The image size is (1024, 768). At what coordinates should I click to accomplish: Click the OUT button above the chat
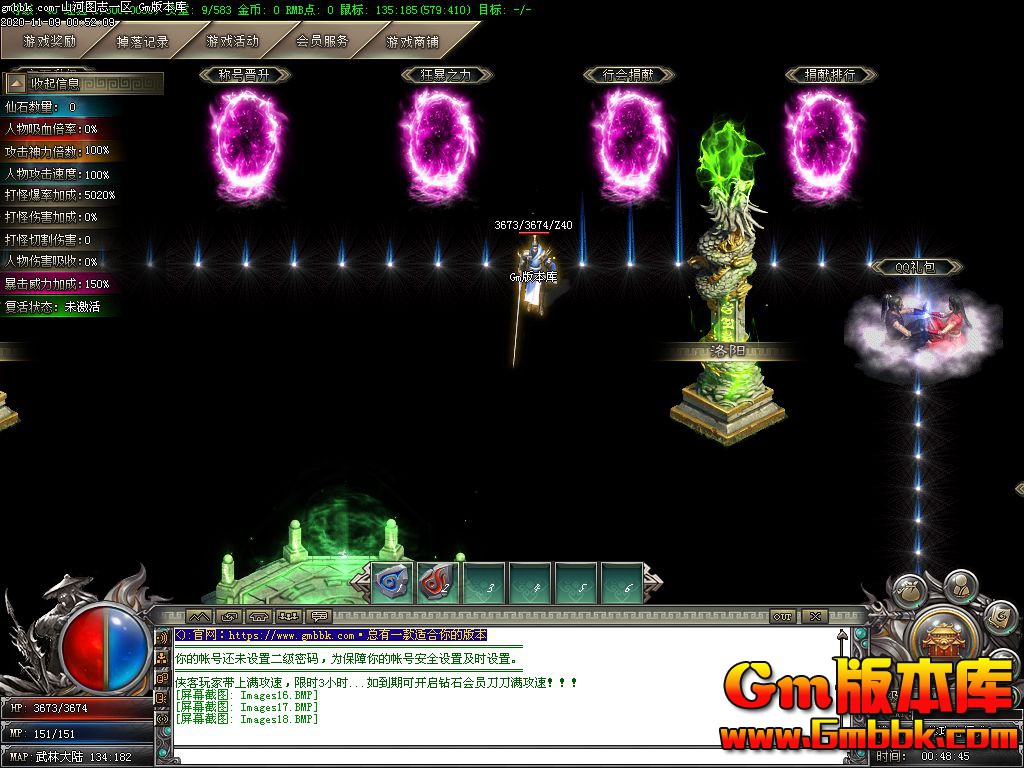pyautogui.click(x=782, y=617)
